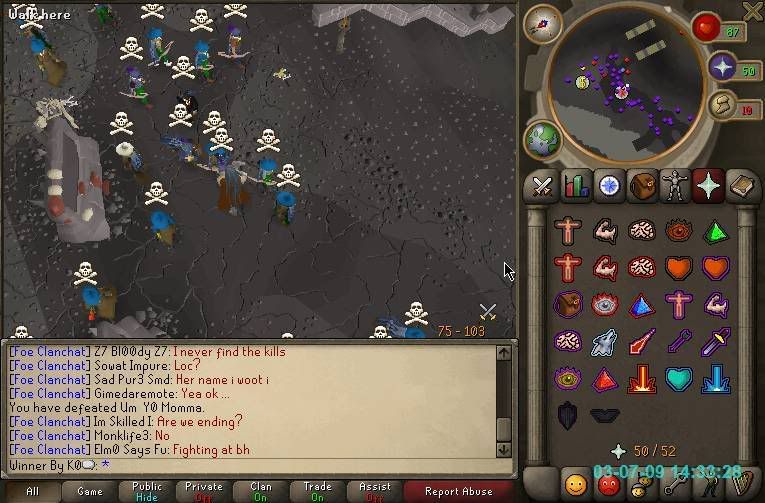The image size is (765, 503).
Task: Click the compass to face north
Action: point(543,24)
